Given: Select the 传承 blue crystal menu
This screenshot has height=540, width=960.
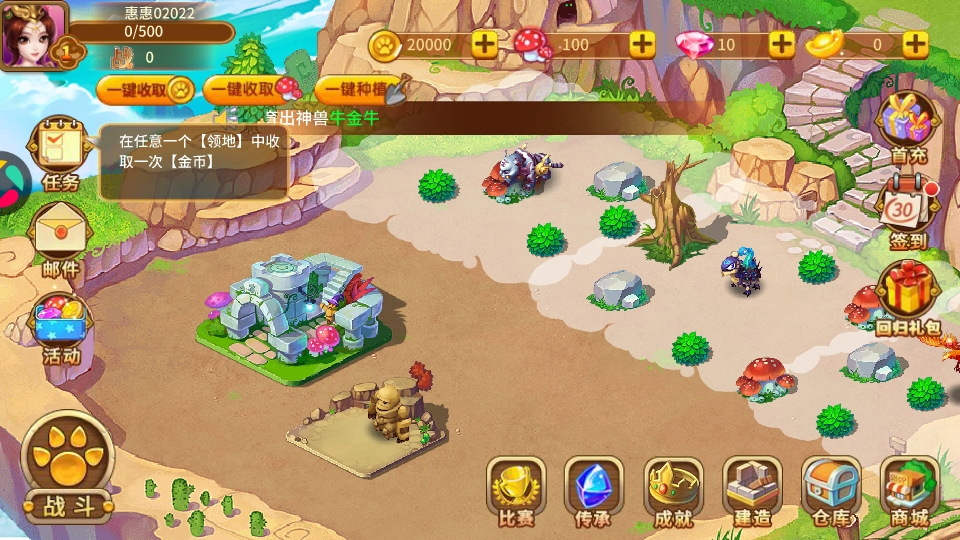Looking at the screenshot, I should pos(594,490).
